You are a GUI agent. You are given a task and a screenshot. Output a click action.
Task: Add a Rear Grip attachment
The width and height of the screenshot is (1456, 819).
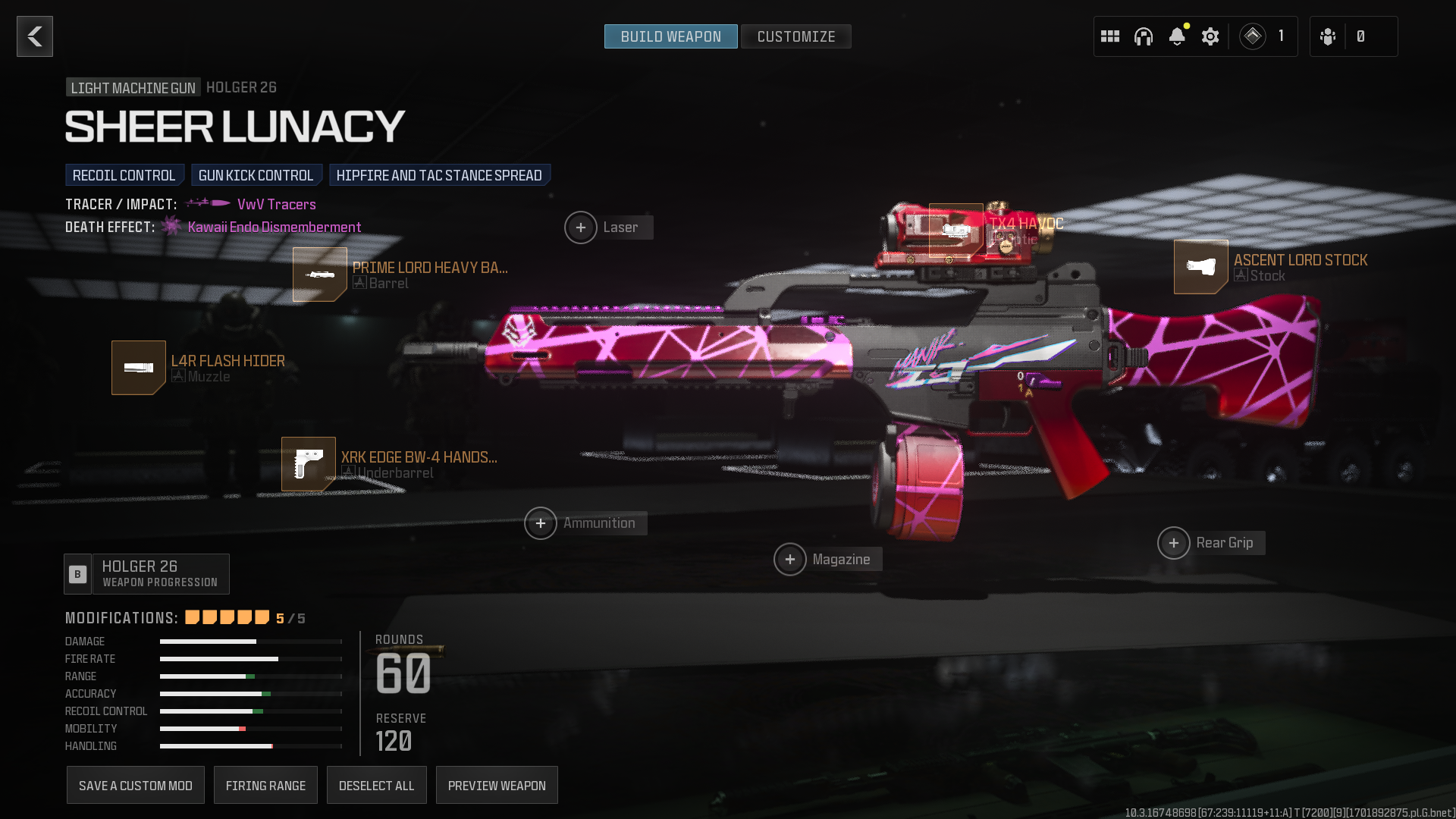[1174, 543]
